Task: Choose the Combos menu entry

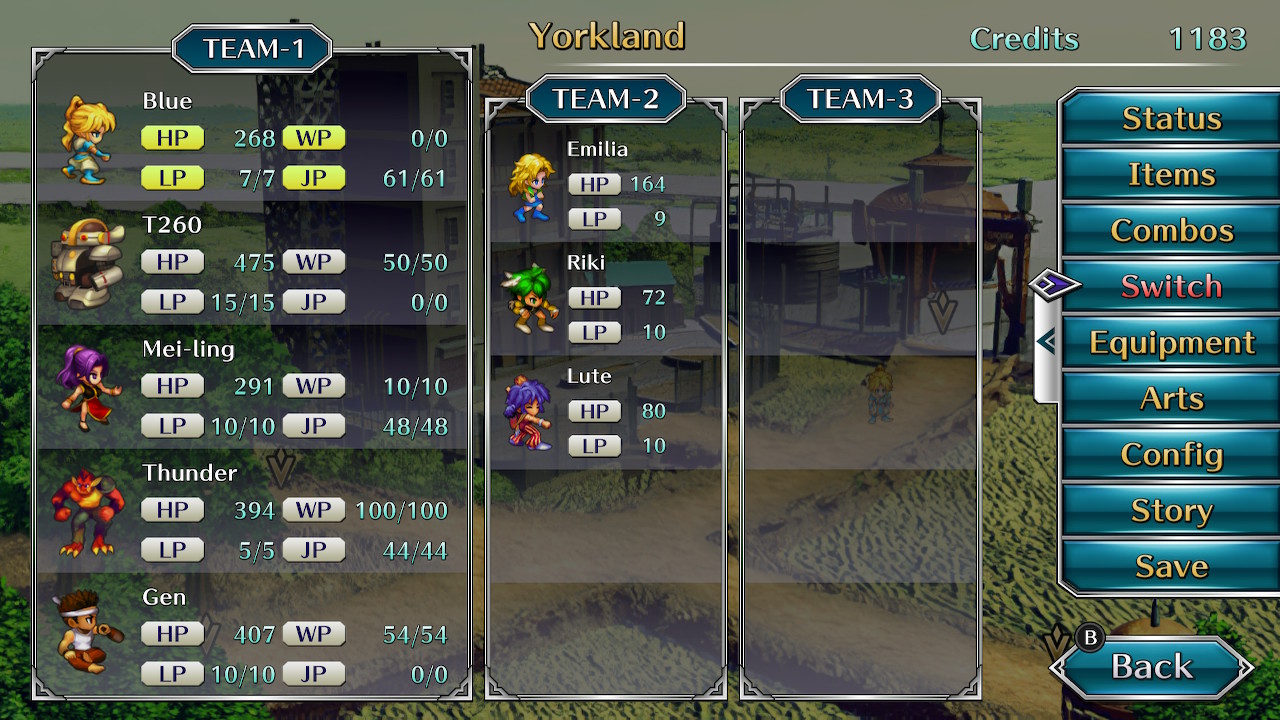Action: click(1171, 231)
